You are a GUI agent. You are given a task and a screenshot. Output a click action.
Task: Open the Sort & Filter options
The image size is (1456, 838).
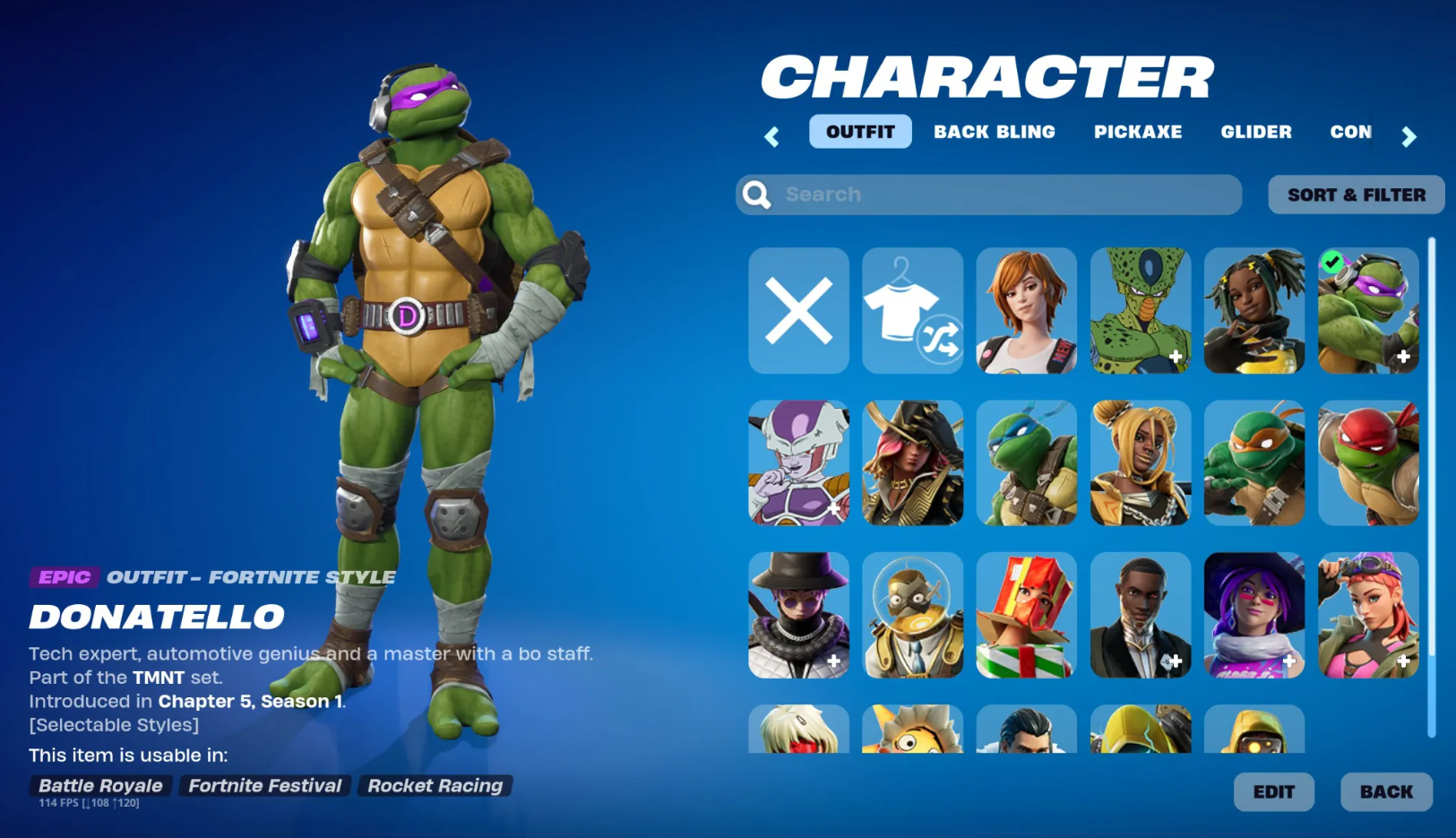click(x=1355, y=194)
